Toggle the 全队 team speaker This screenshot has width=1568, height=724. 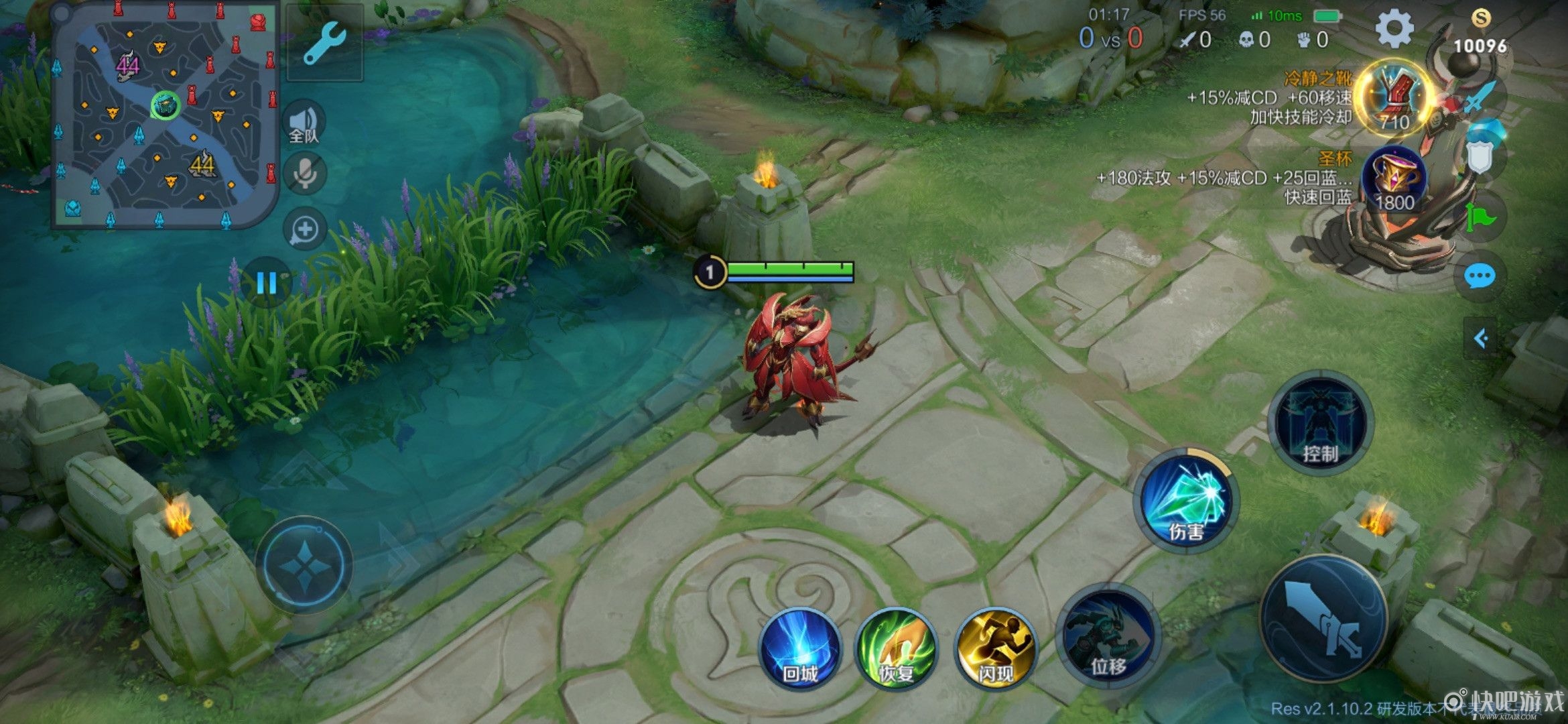click(304, 125)
